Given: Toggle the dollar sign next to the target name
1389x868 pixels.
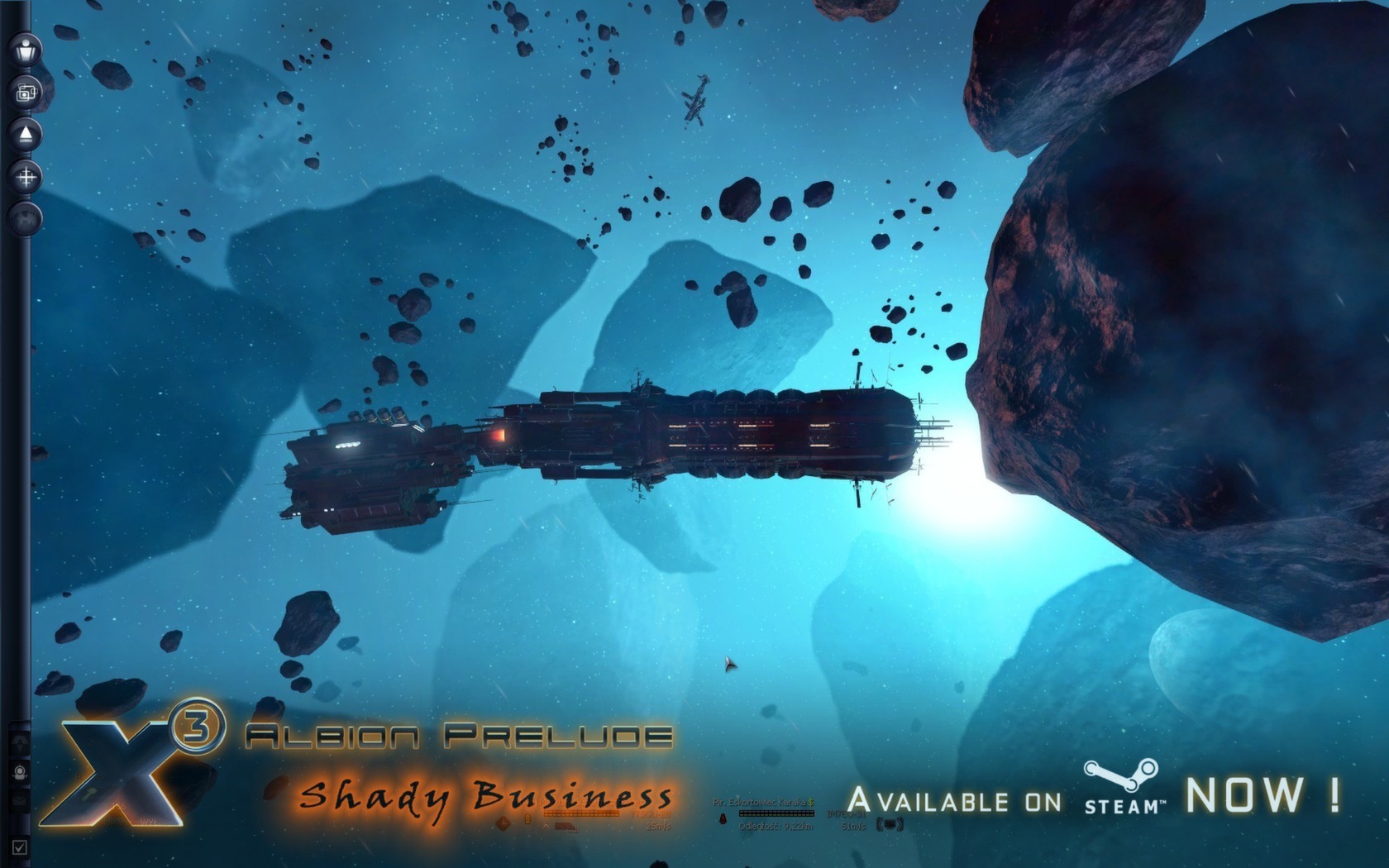Looking at the screenshot, I should 810,803.
